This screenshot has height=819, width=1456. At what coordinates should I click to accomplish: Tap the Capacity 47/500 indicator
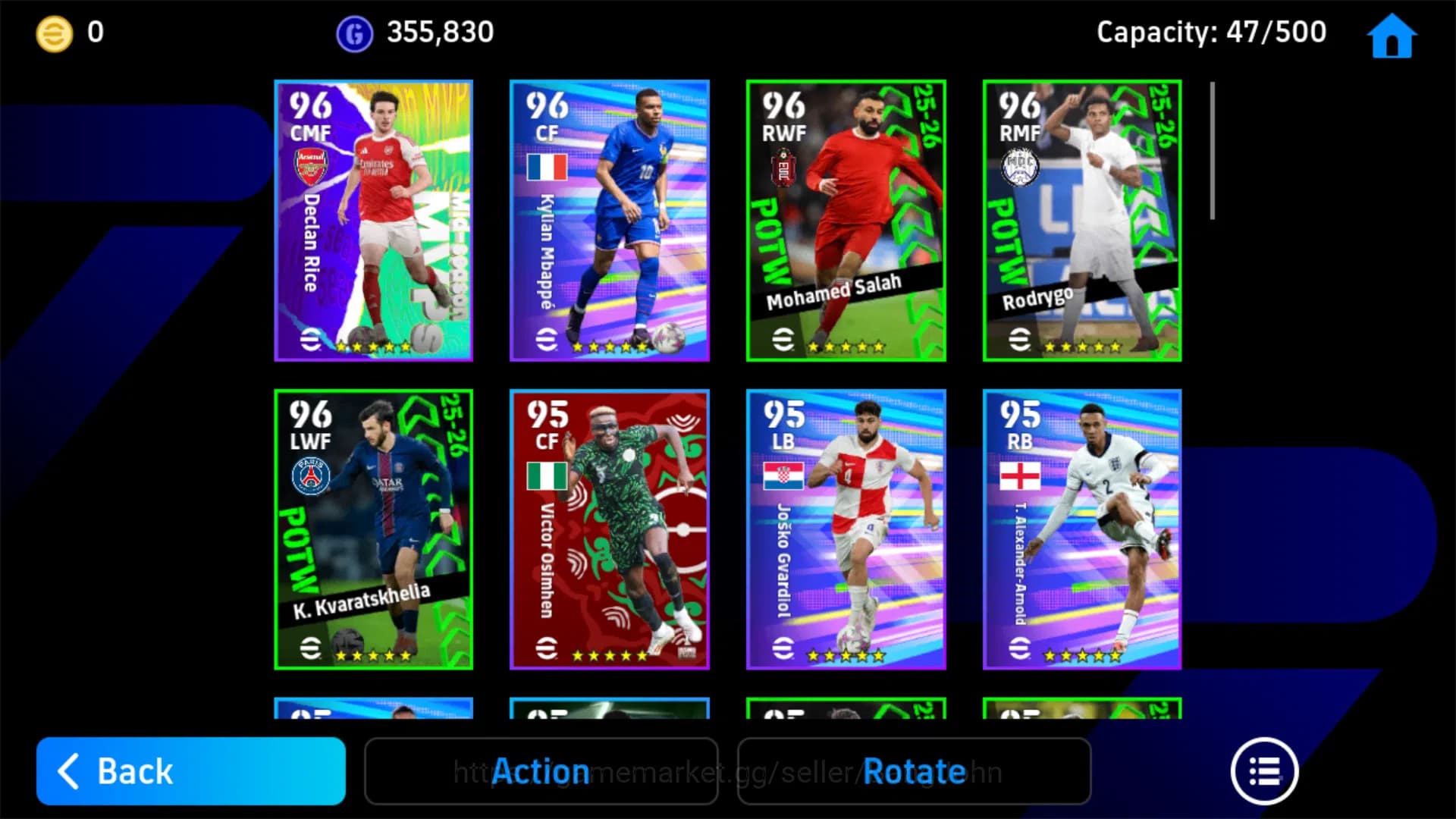pyautogui.click(x=1211, y=32)
